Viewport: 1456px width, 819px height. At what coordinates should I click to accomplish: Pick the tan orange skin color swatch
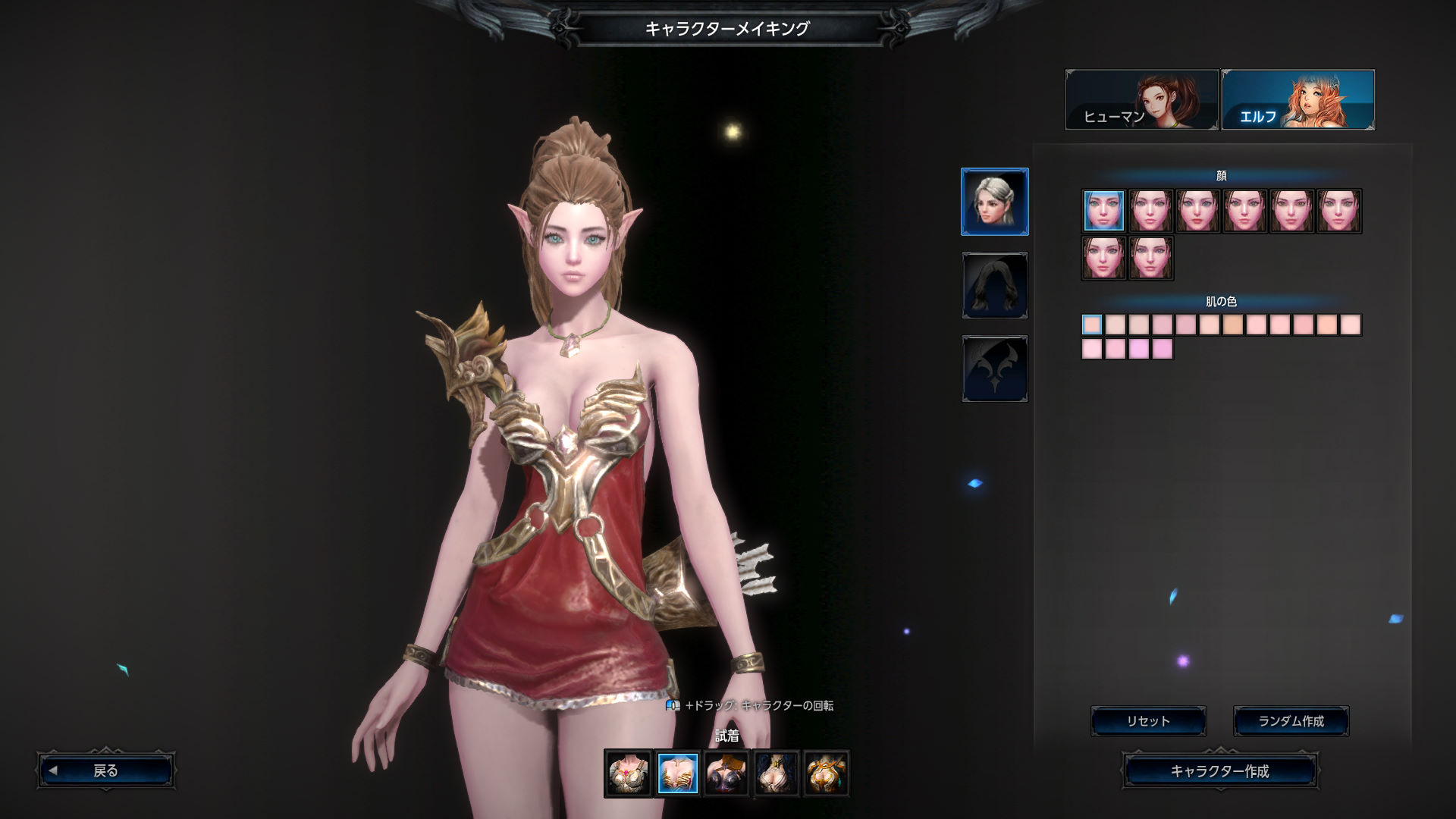pyautogui.click(x=1233, y=325)
